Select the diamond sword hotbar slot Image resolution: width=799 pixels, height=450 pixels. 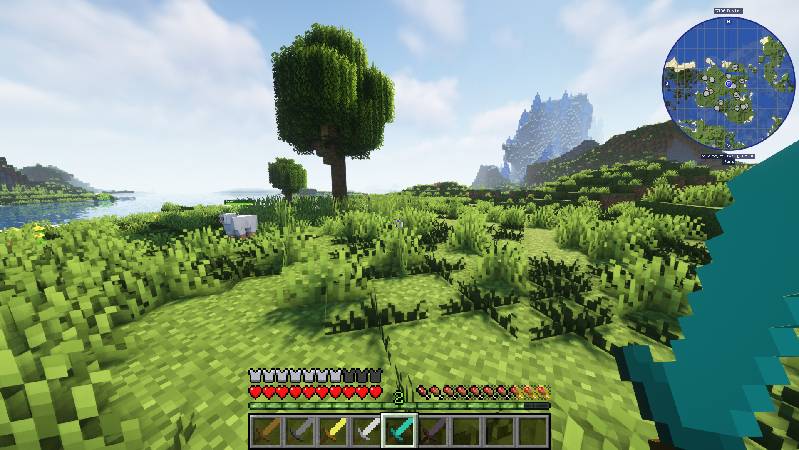point(399,431)
